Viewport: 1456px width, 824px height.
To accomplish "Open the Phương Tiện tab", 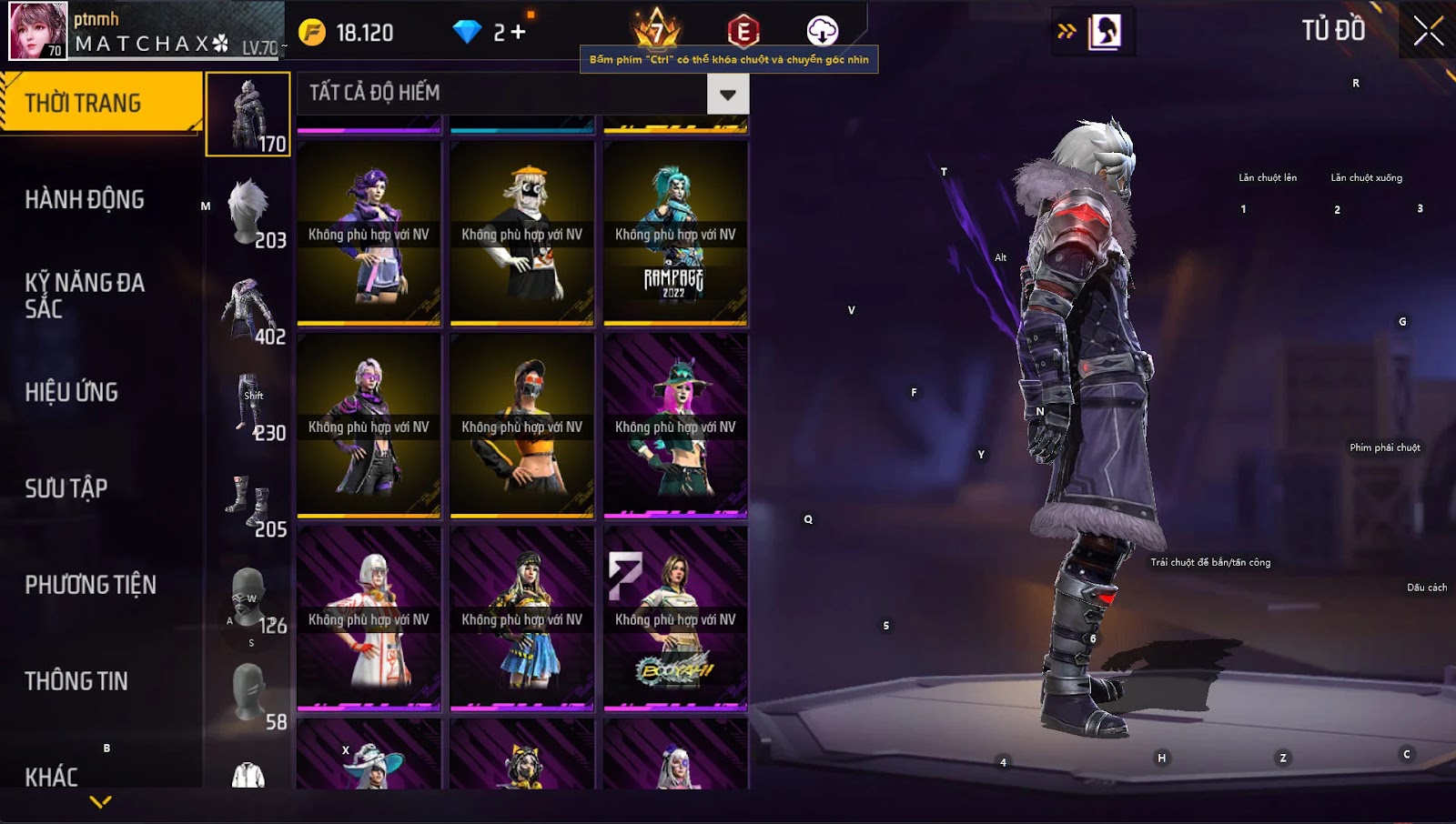I will [91, 585].
